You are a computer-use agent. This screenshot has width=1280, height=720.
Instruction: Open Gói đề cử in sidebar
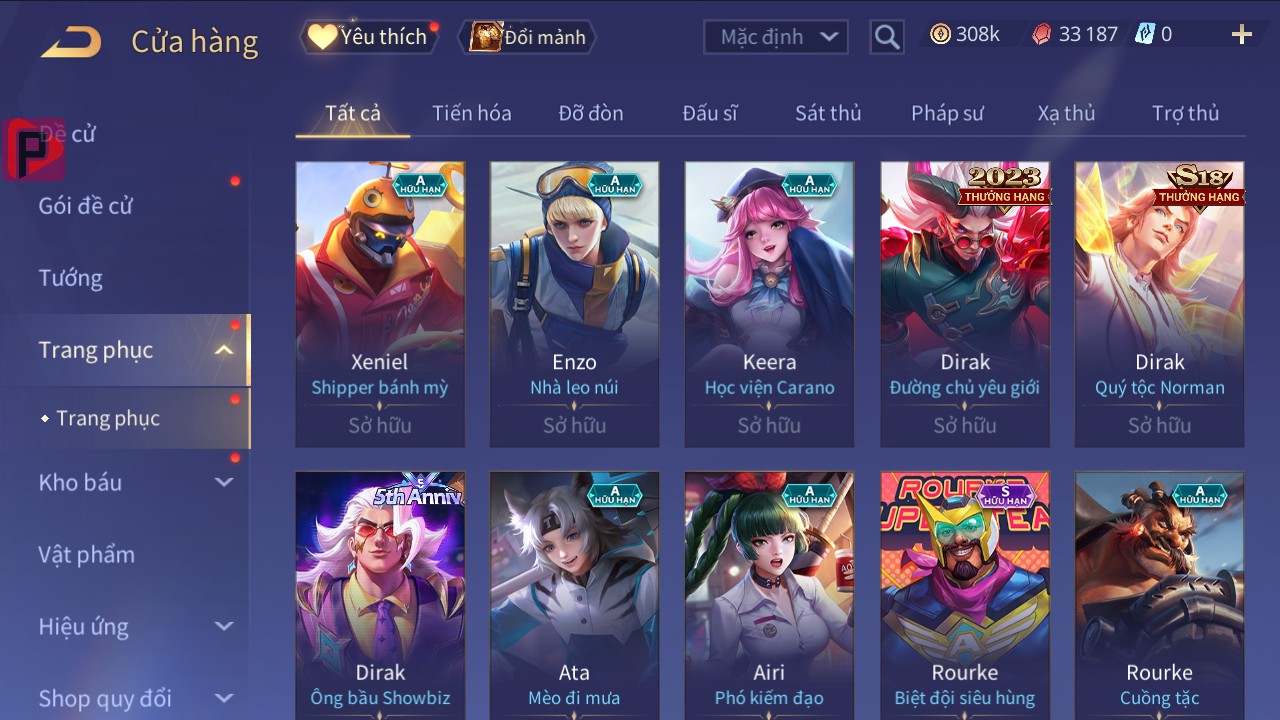click(86, 206)
